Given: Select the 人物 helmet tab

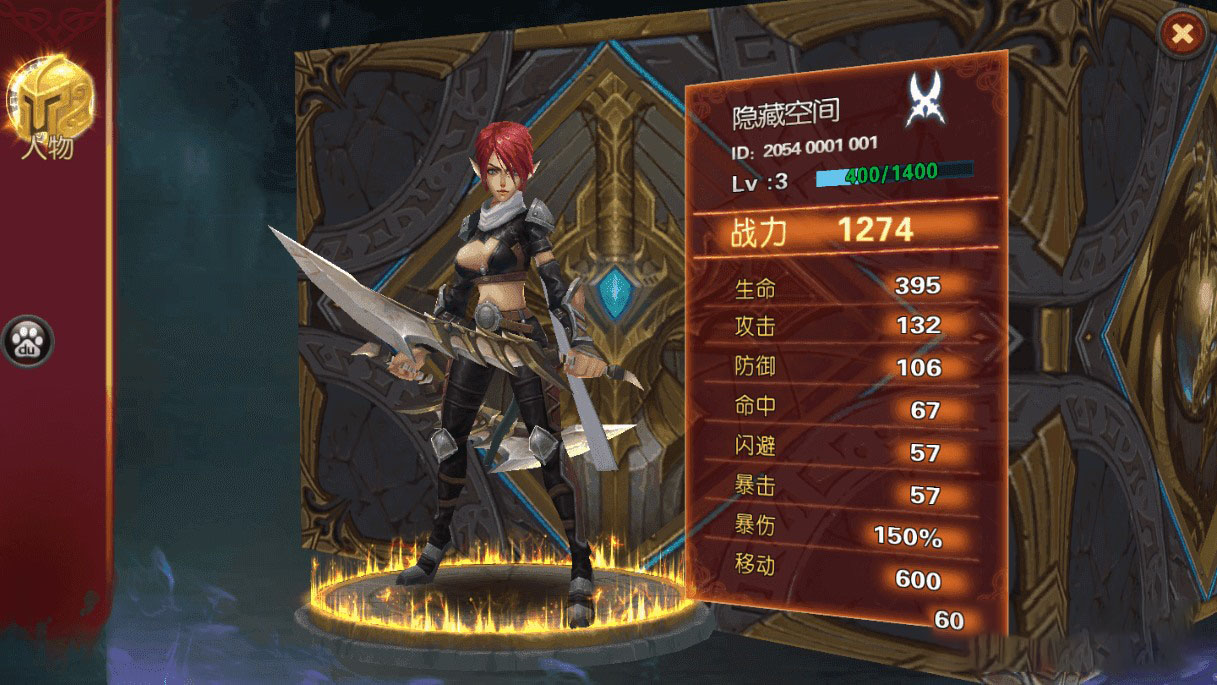Looking at the screenshot, I should (x=51, y=103).
